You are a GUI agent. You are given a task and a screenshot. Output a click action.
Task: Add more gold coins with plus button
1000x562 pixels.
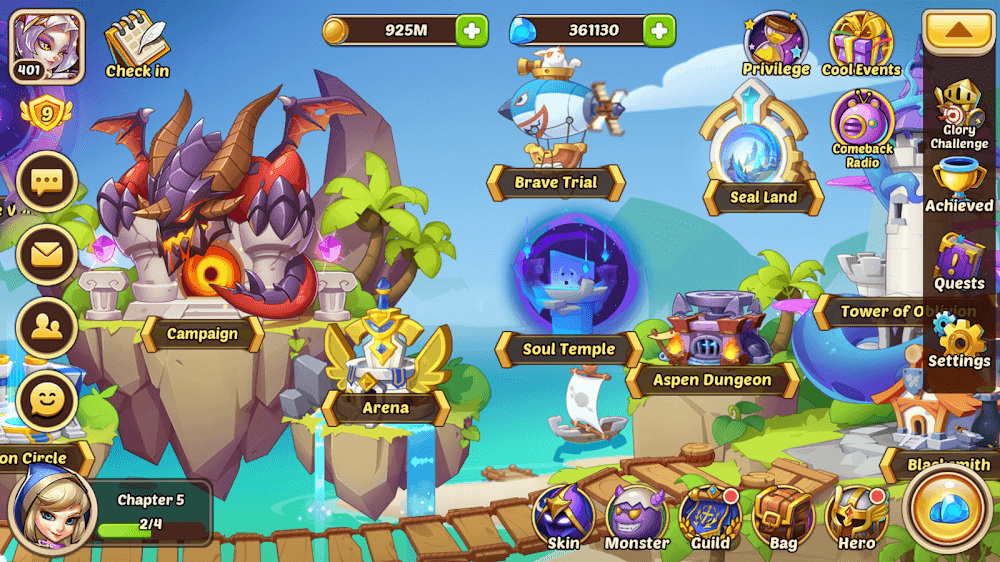pyautogui.click(x=472, y=31)
